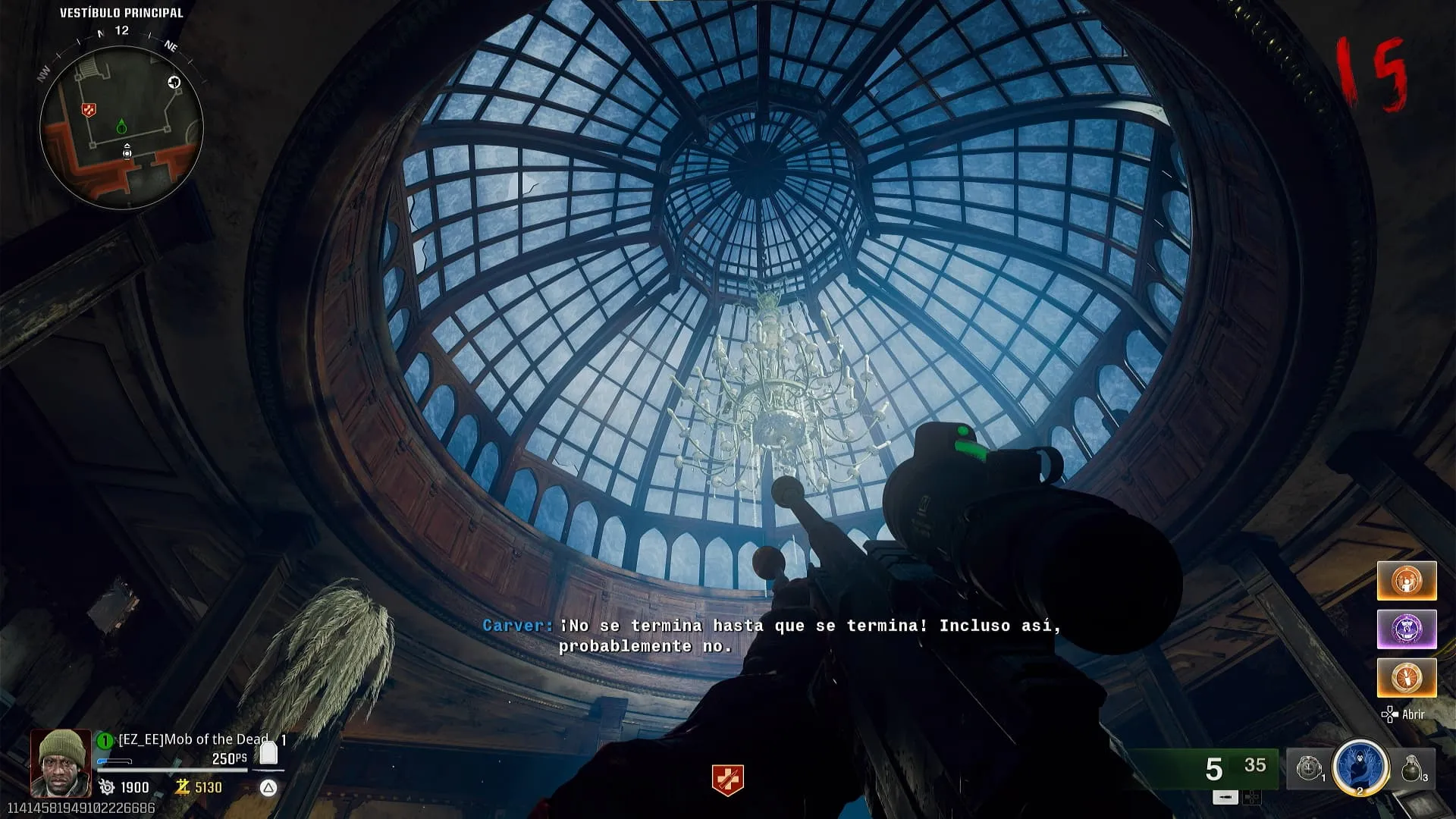Screen dimensions: 1456x819
Task: Select the top orange GobbleGum slot
Action: [1406, 581]
